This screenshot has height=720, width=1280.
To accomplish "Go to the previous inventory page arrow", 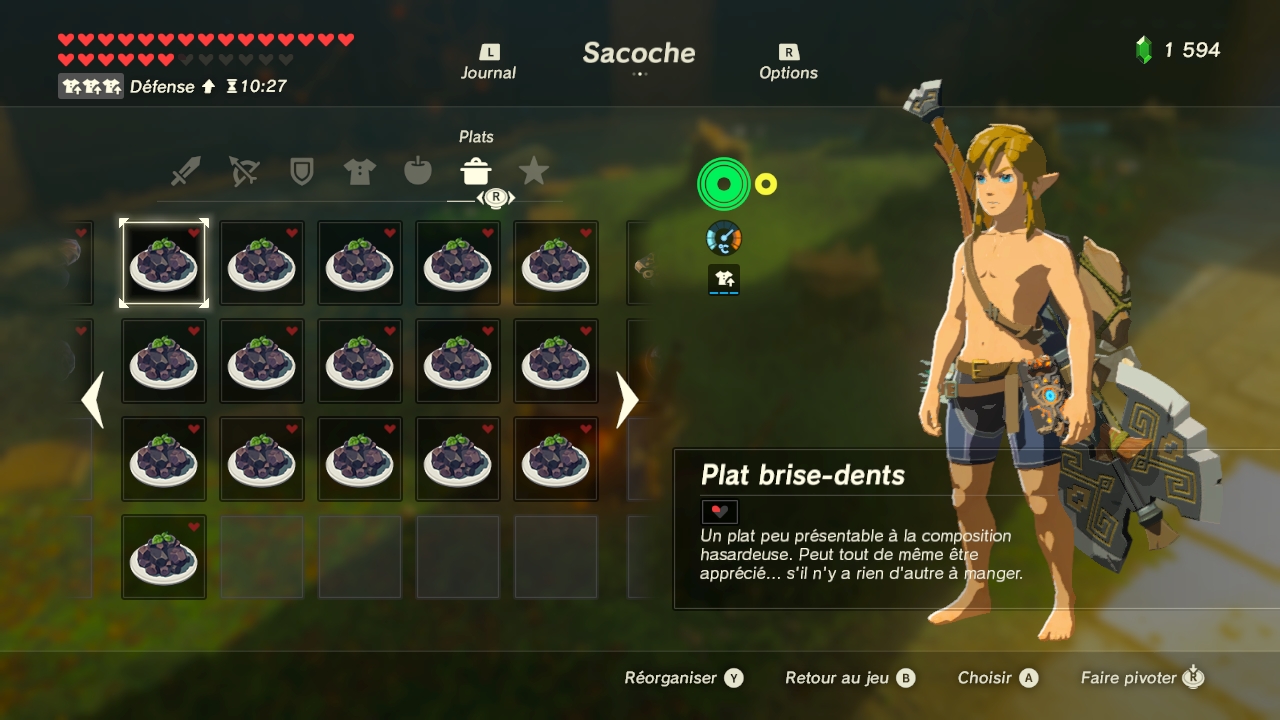I will [92, 400].
